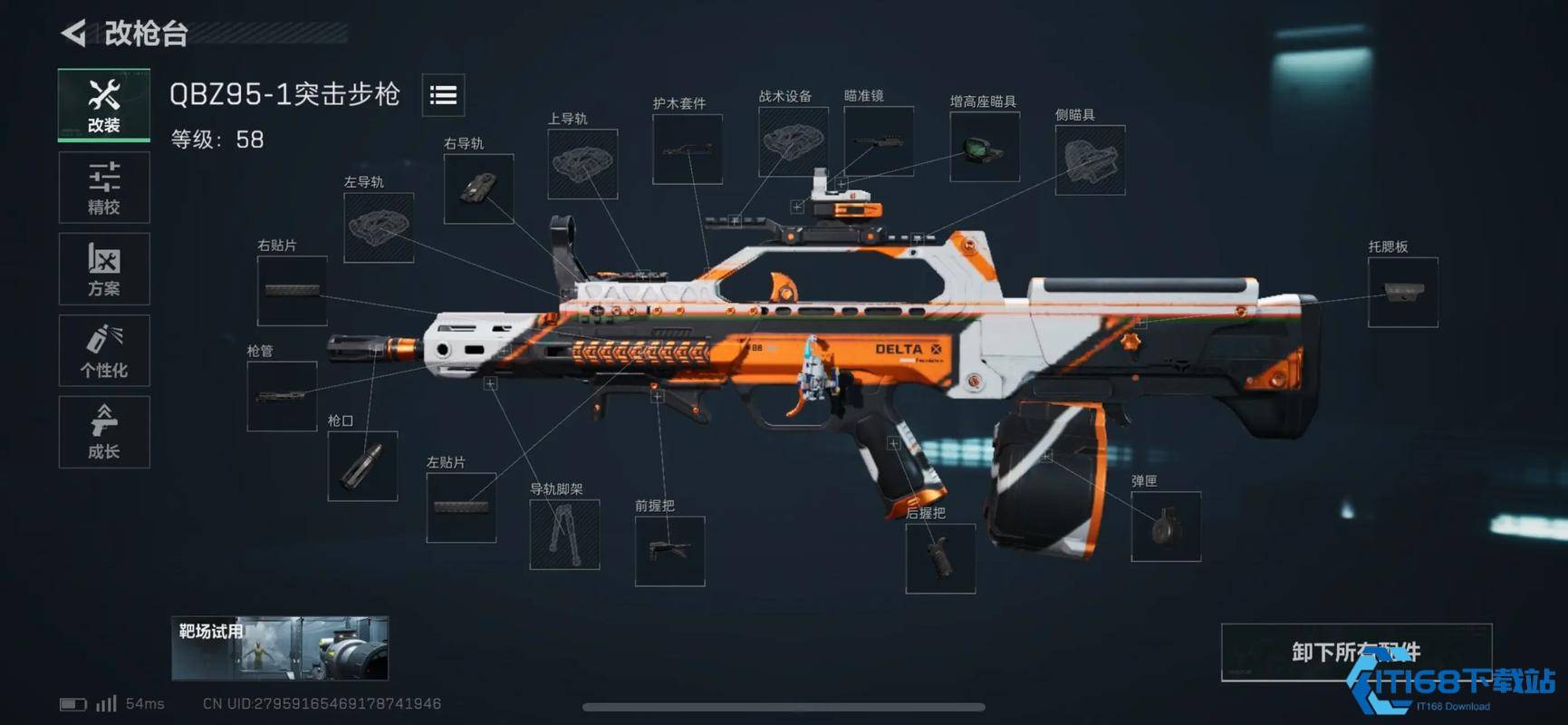Open the 增高座瞄具 riser sight slot
The height and width of the screenshot is (725, 1568).
tap(984, 147)
